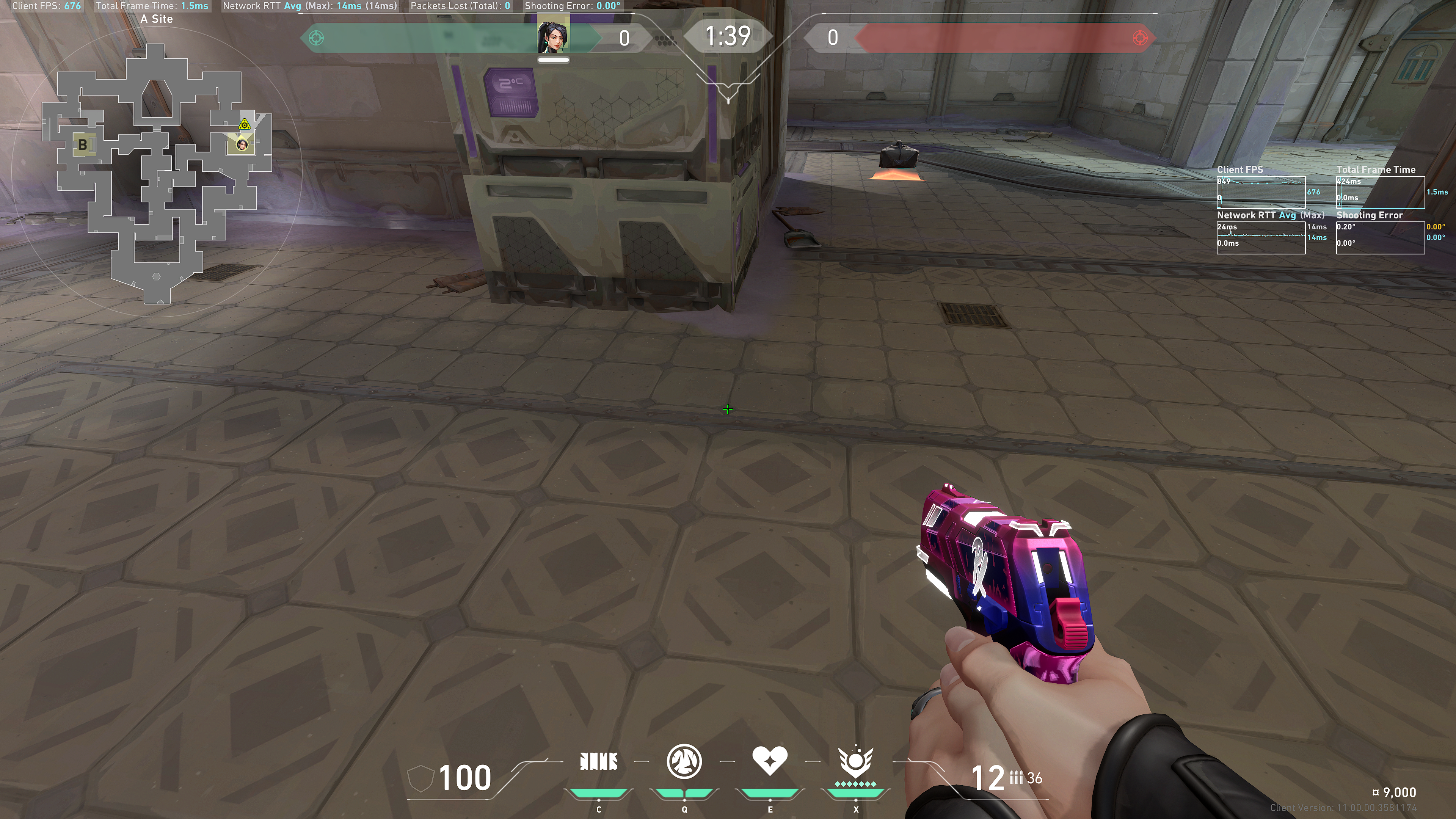Click the yellow spike marker on the minimap
Screen dimensions: 1456x819
[244, 125]
